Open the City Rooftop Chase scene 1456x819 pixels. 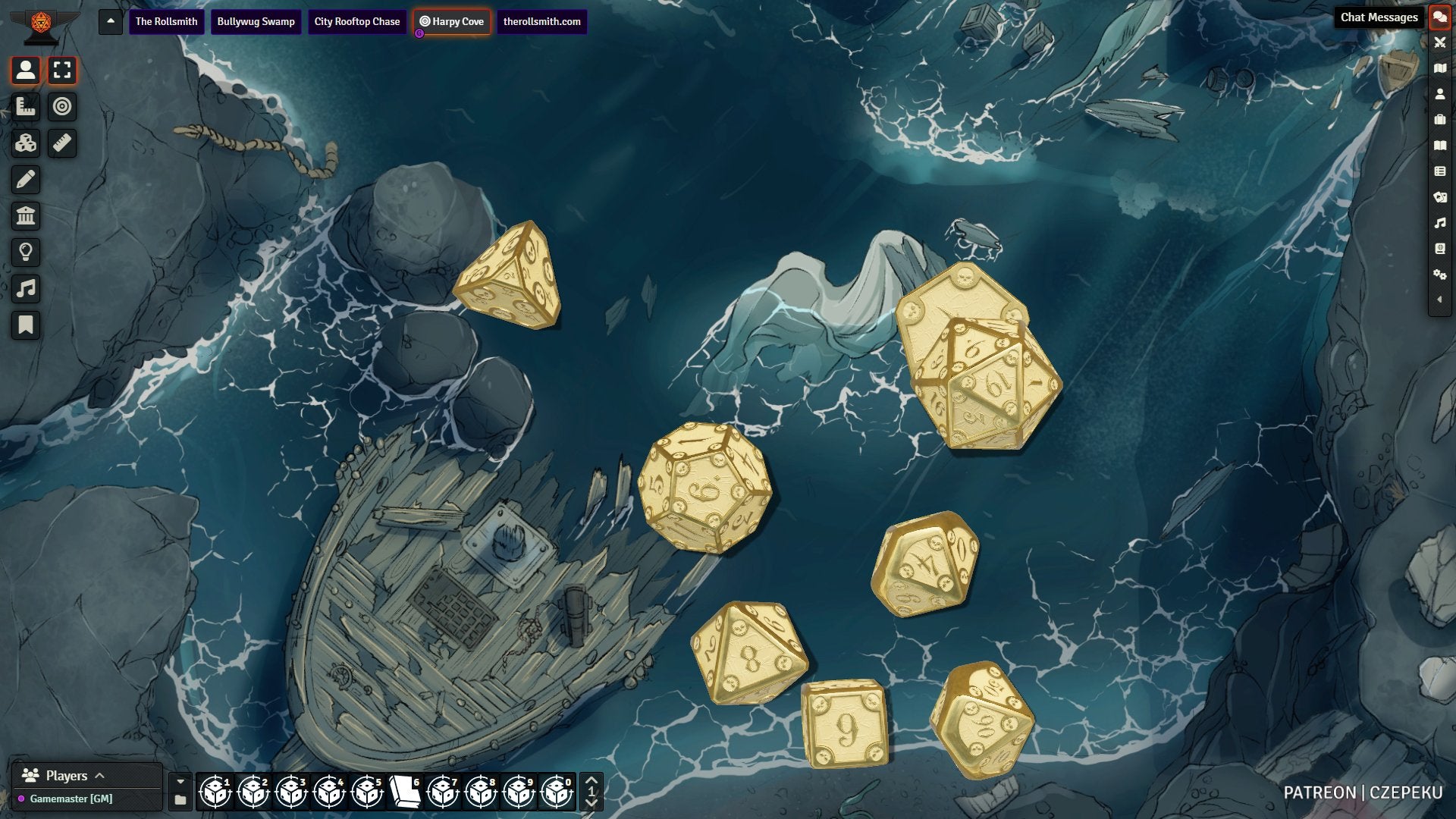356,21
